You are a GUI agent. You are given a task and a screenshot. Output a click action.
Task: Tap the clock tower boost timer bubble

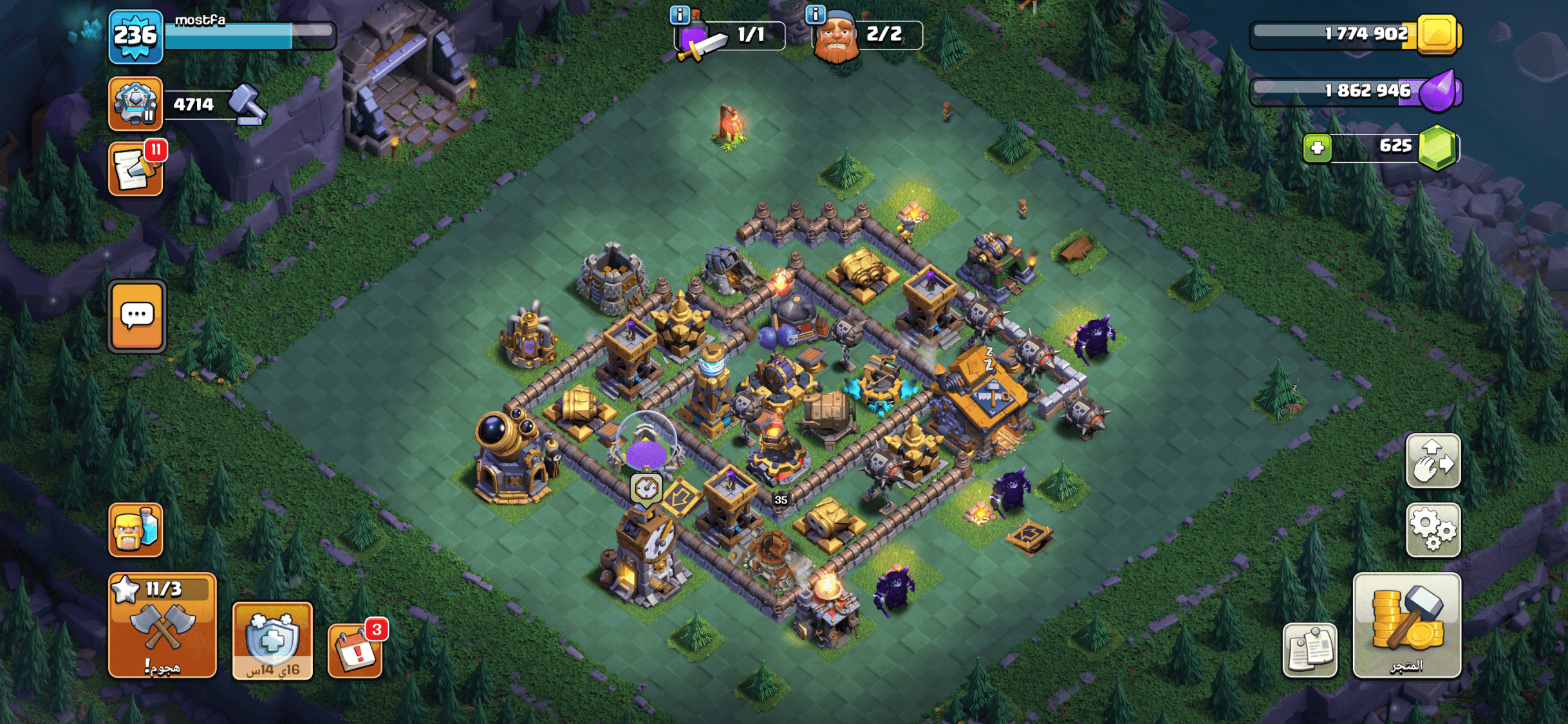(646, 488)
